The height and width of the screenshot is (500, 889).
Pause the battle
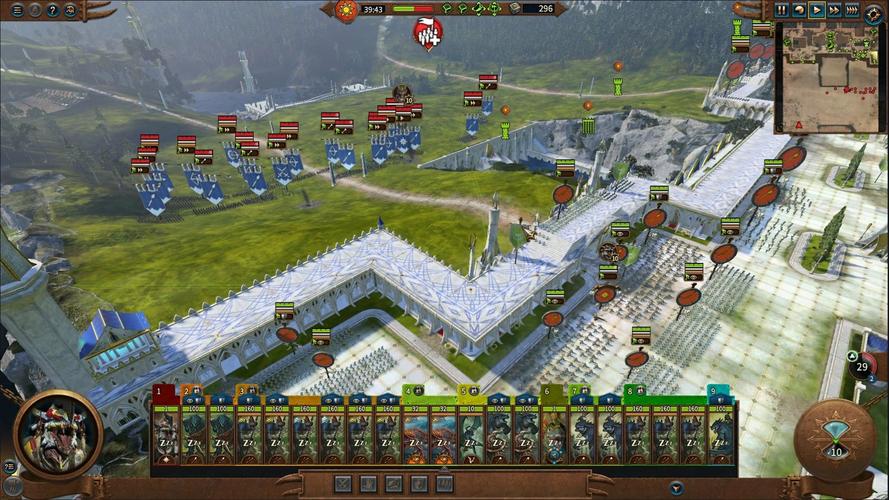pyautogui.click(x=782, y=10)
